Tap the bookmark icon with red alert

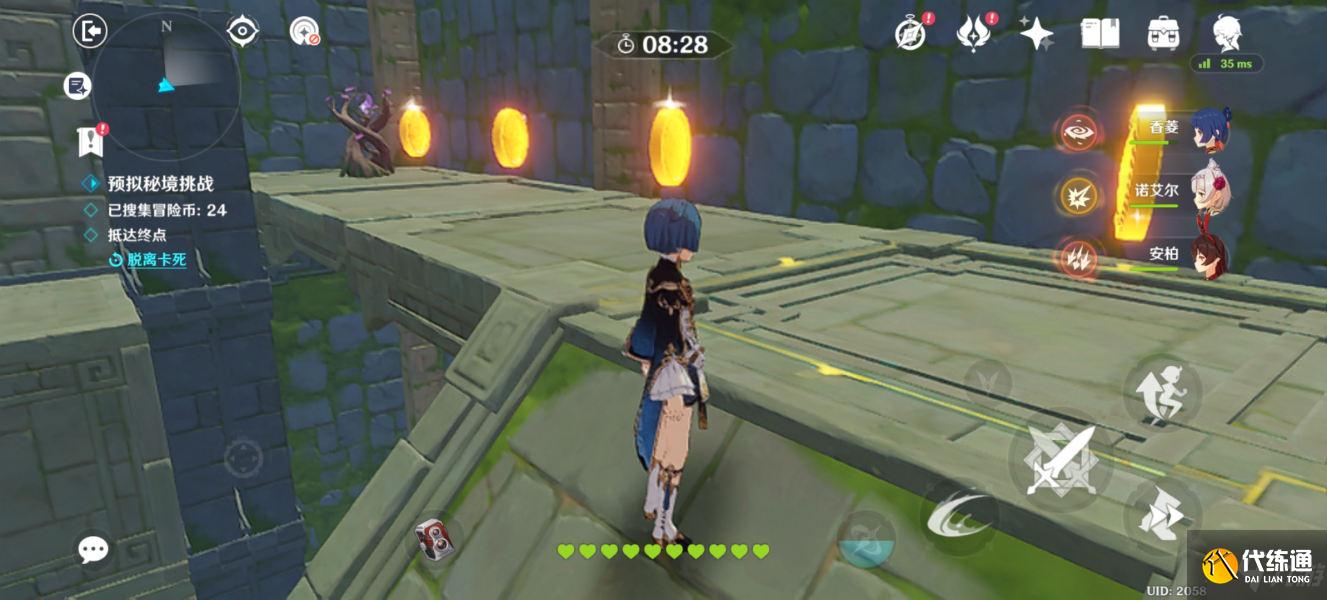(x=90, y=142)
